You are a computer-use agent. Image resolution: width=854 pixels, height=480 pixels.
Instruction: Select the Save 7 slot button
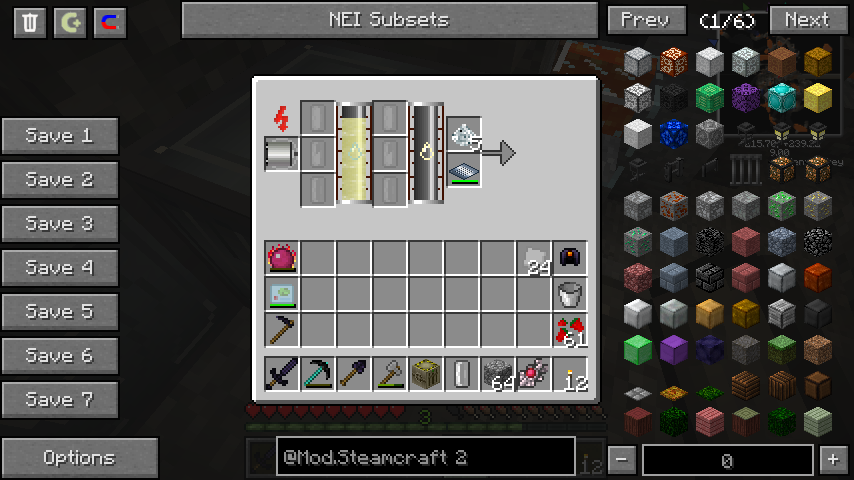click(59, 400)
